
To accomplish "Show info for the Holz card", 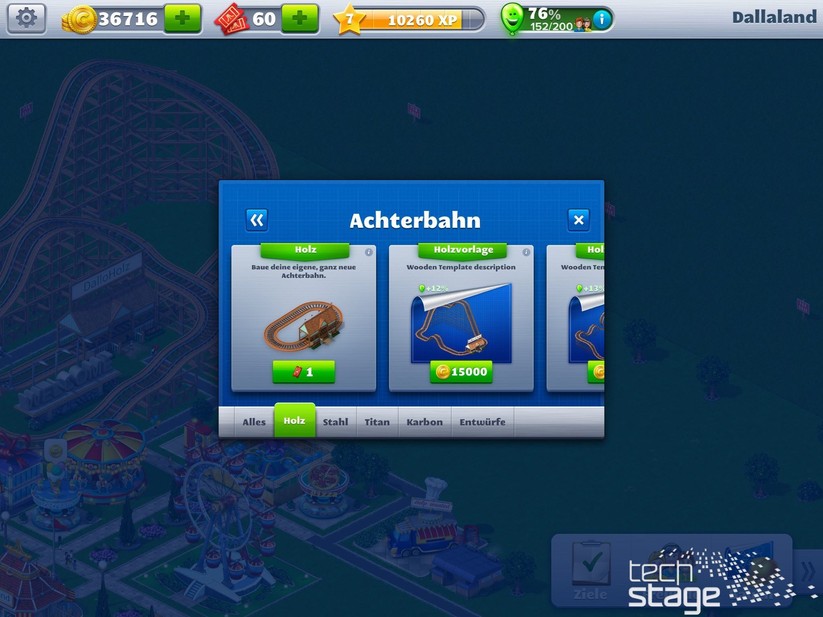I will pyautogui.click(x=369, y=252).
